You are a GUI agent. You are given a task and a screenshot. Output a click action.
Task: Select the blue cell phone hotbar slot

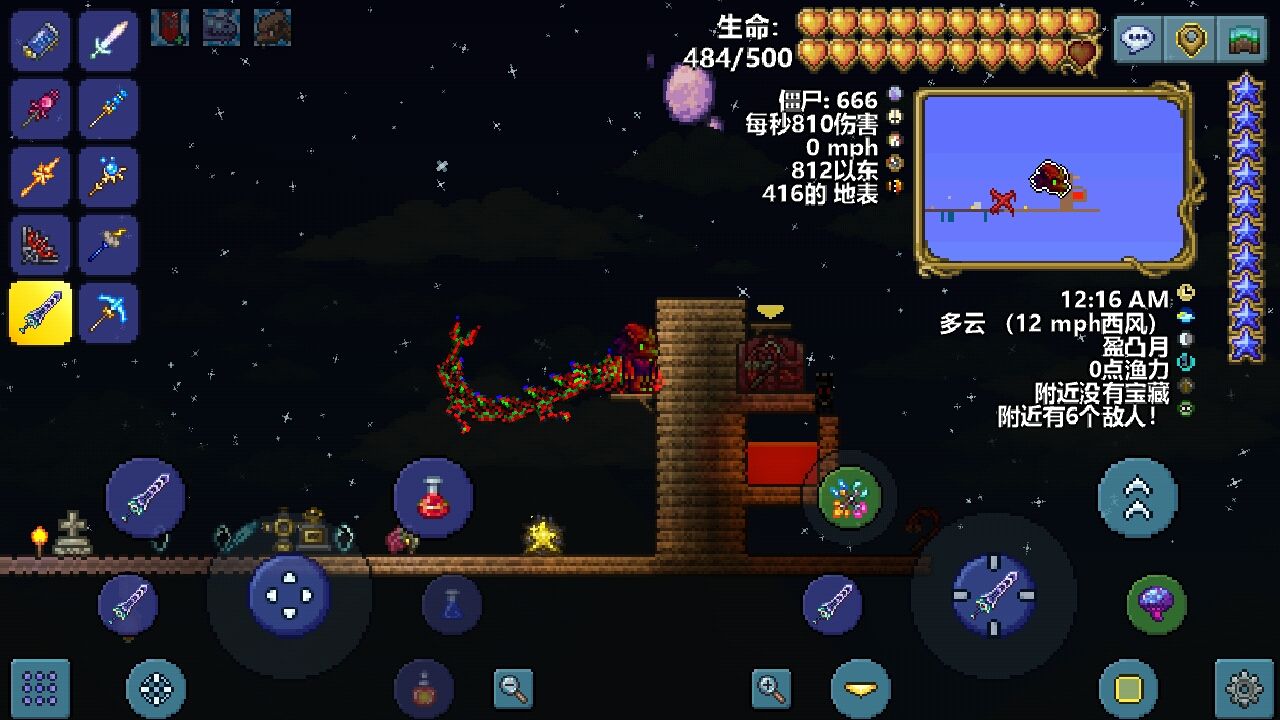pos(40,41)
